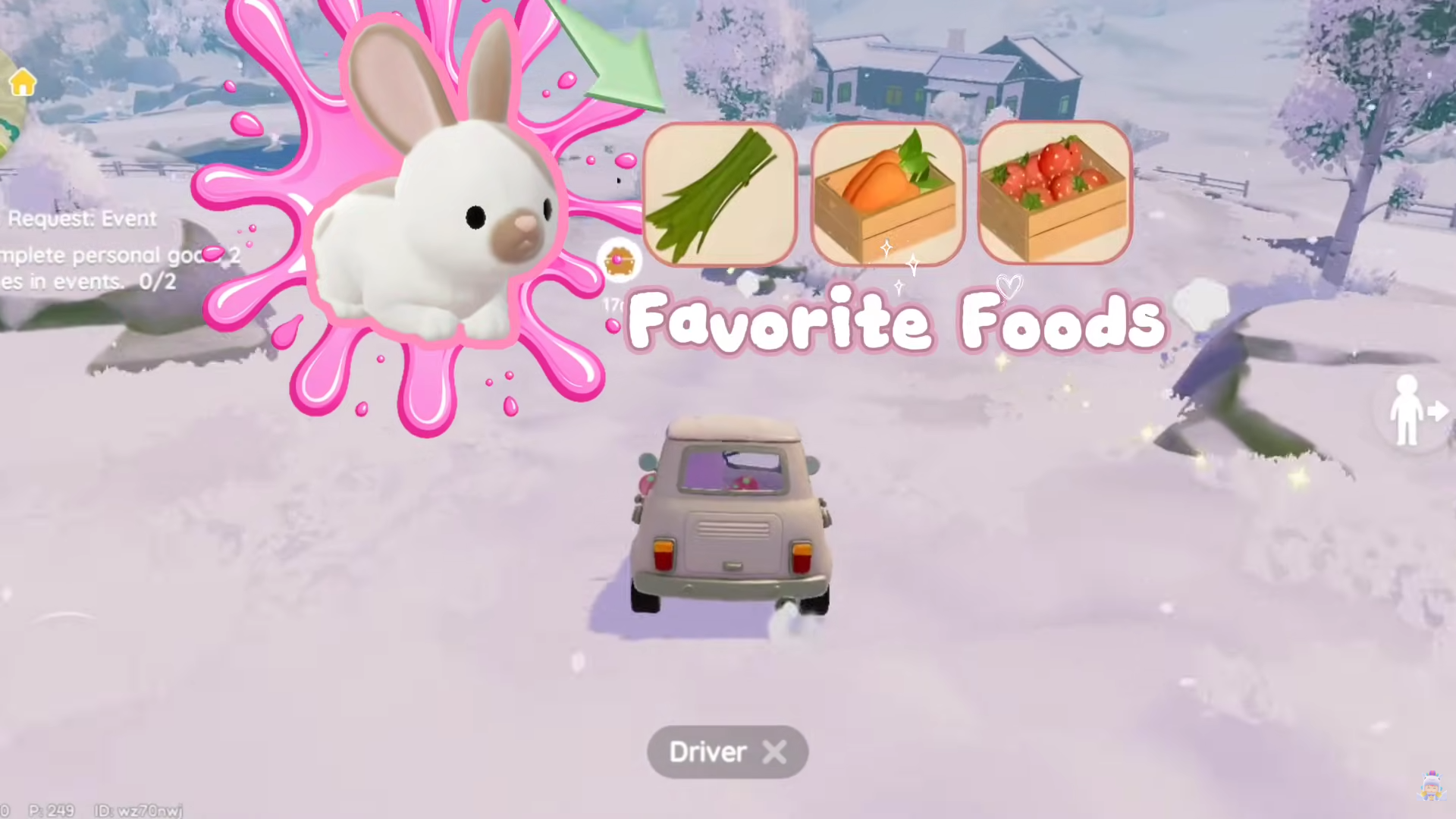Open the Request: Event tab label
The width and height of the screenshot is (1456, 819).
82,218
